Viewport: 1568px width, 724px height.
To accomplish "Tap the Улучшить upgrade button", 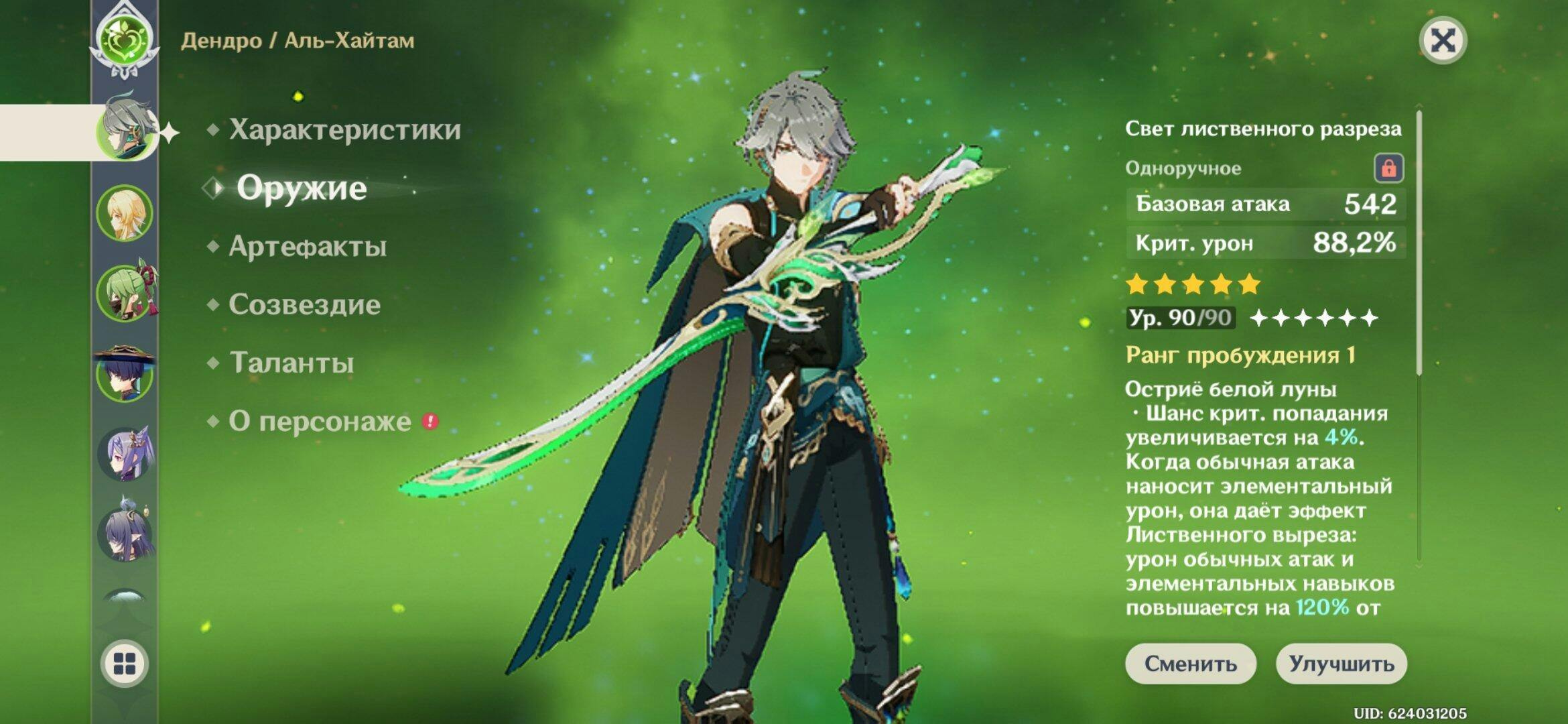I will click(1341, 664).
